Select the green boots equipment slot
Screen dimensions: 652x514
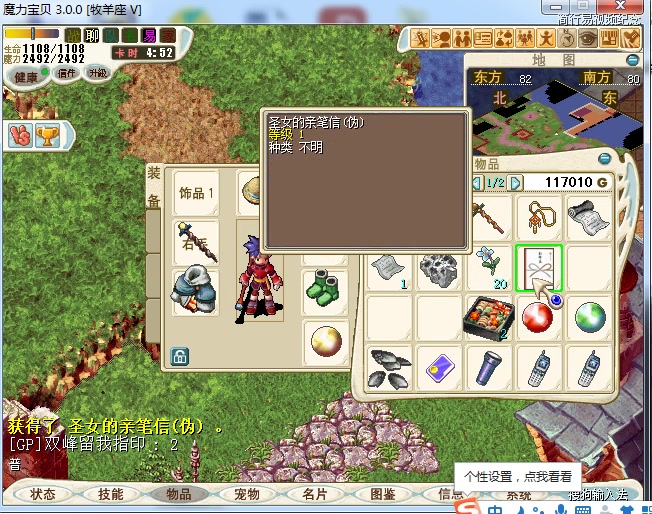pyautogui.click(x=325, y=287)
